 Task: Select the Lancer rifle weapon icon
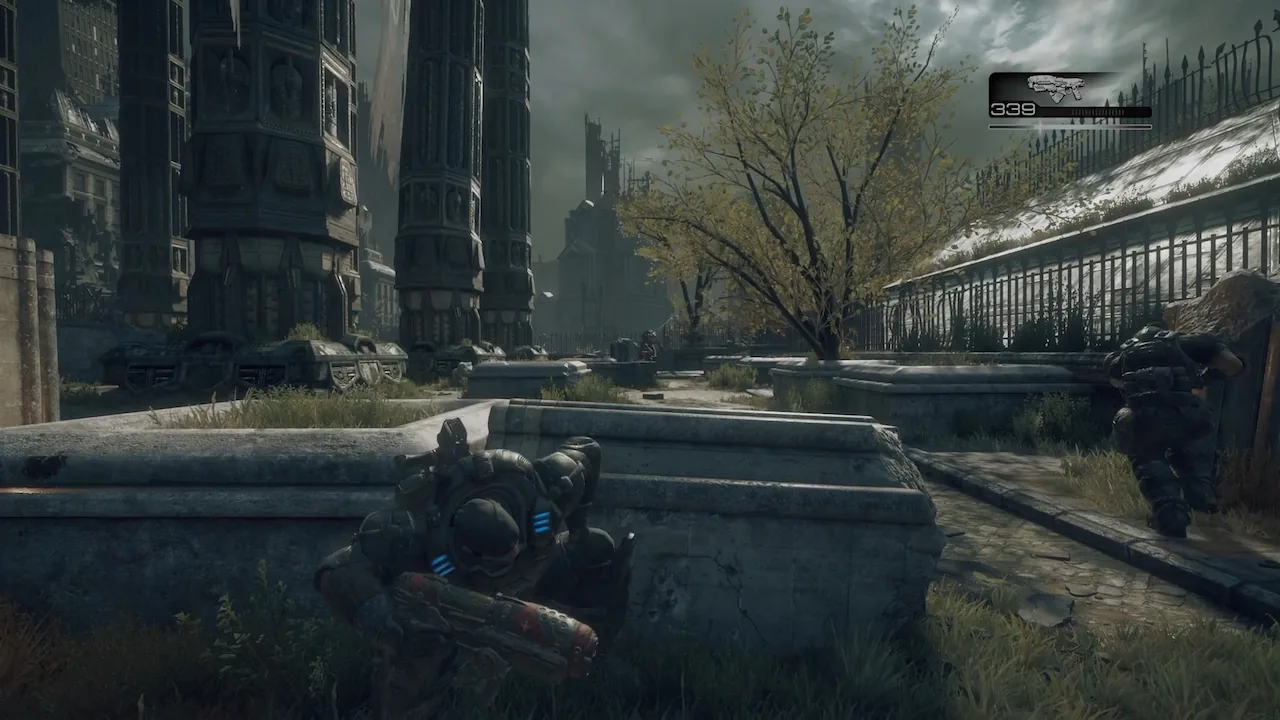click(1055, 87)
